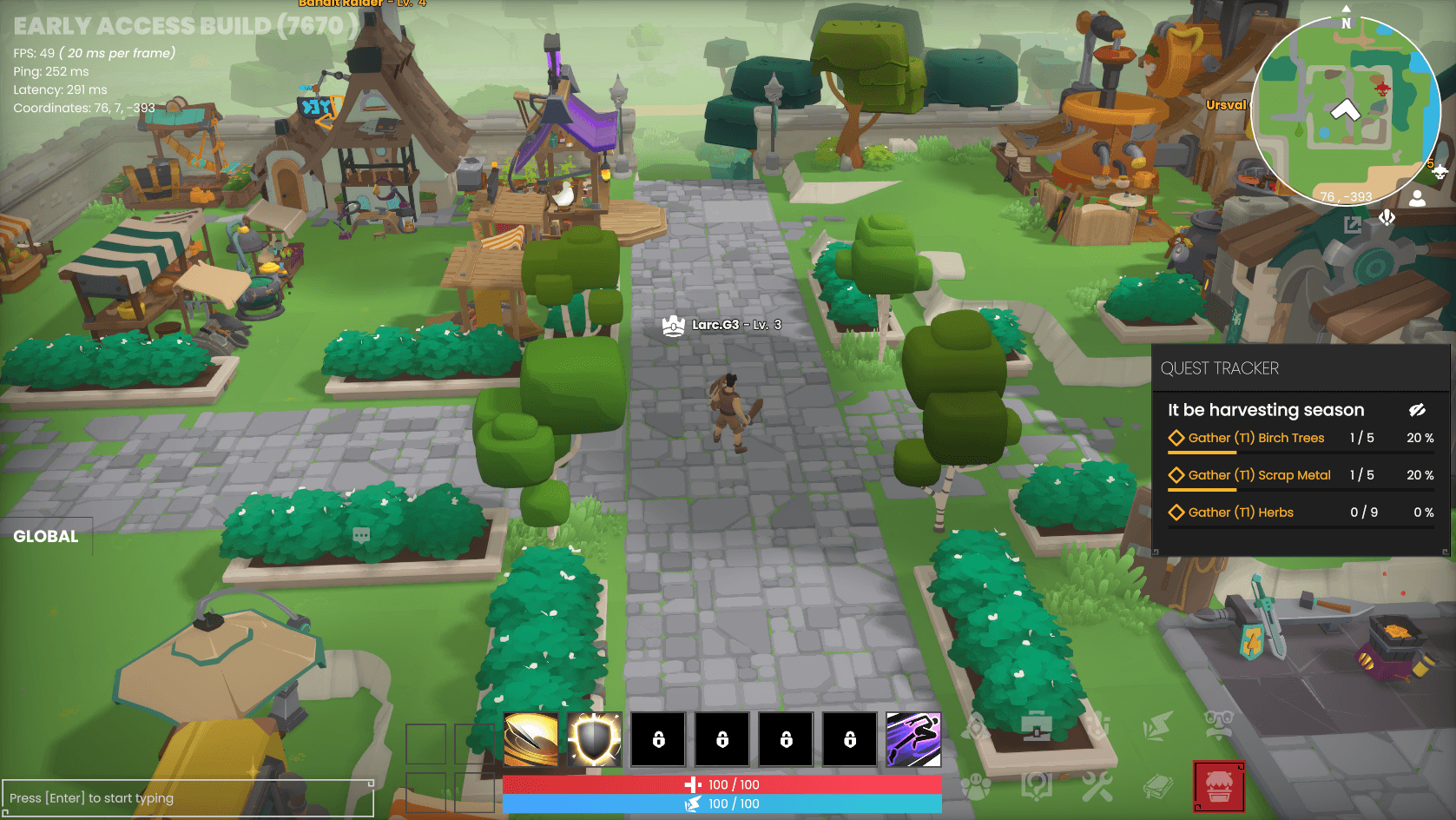Open the journal book icon
The image size is (1456, 820).
[1158, 787]
